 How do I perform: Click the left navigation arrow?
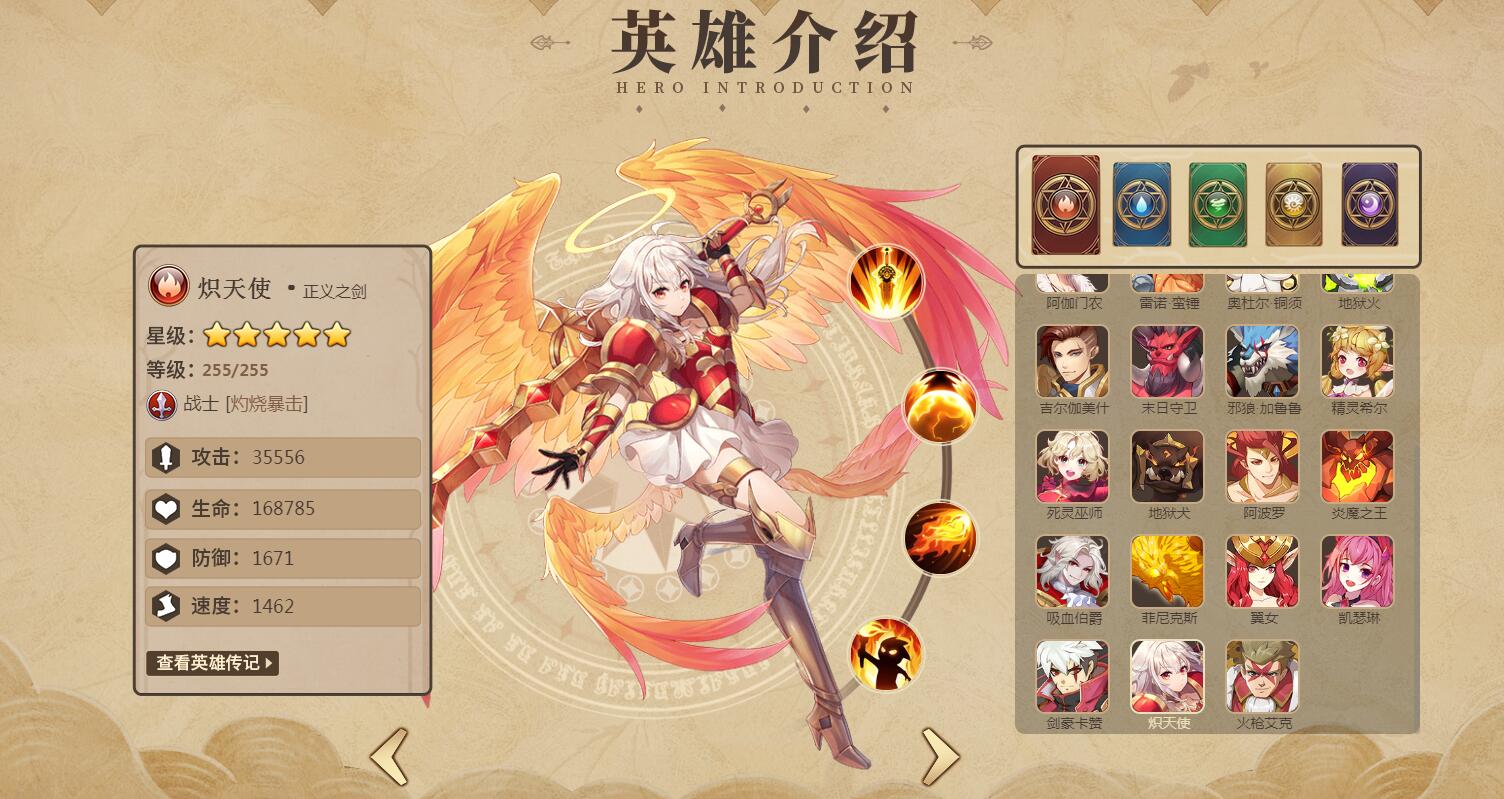point(390,755)
